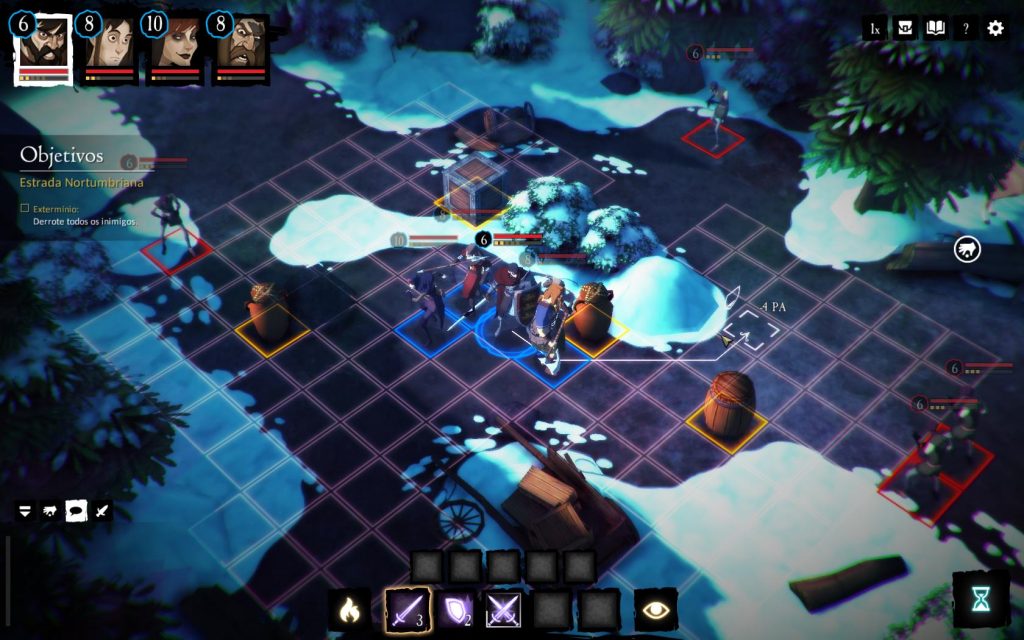Collapse the log with the down-arrow icon
1024x640 pixels.
25,511
